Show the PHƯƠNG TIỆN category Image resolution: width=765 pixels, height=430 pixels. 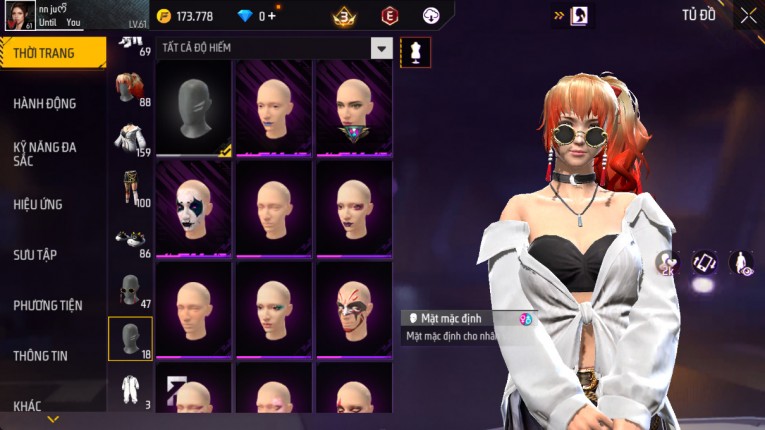pyautogui.click(x=48, y=305)
